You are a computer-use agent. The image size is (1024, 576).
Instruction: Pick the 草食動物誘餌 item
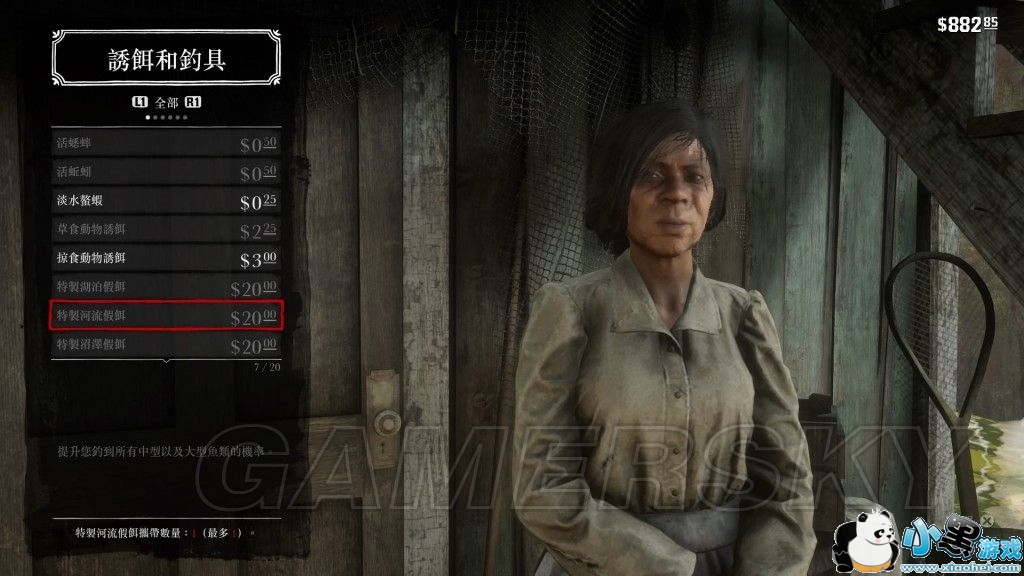click(166, 230)
